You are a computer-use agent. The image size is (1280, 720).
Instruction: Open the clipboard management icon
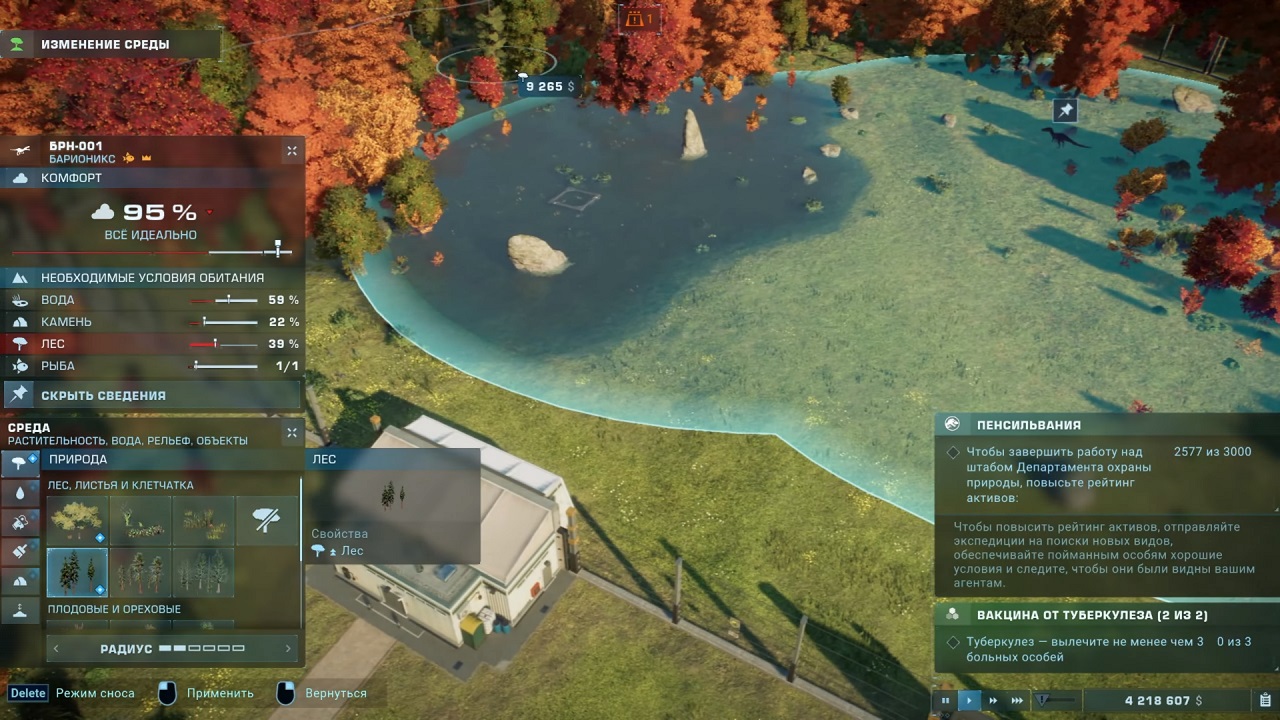coord(1265,701)
